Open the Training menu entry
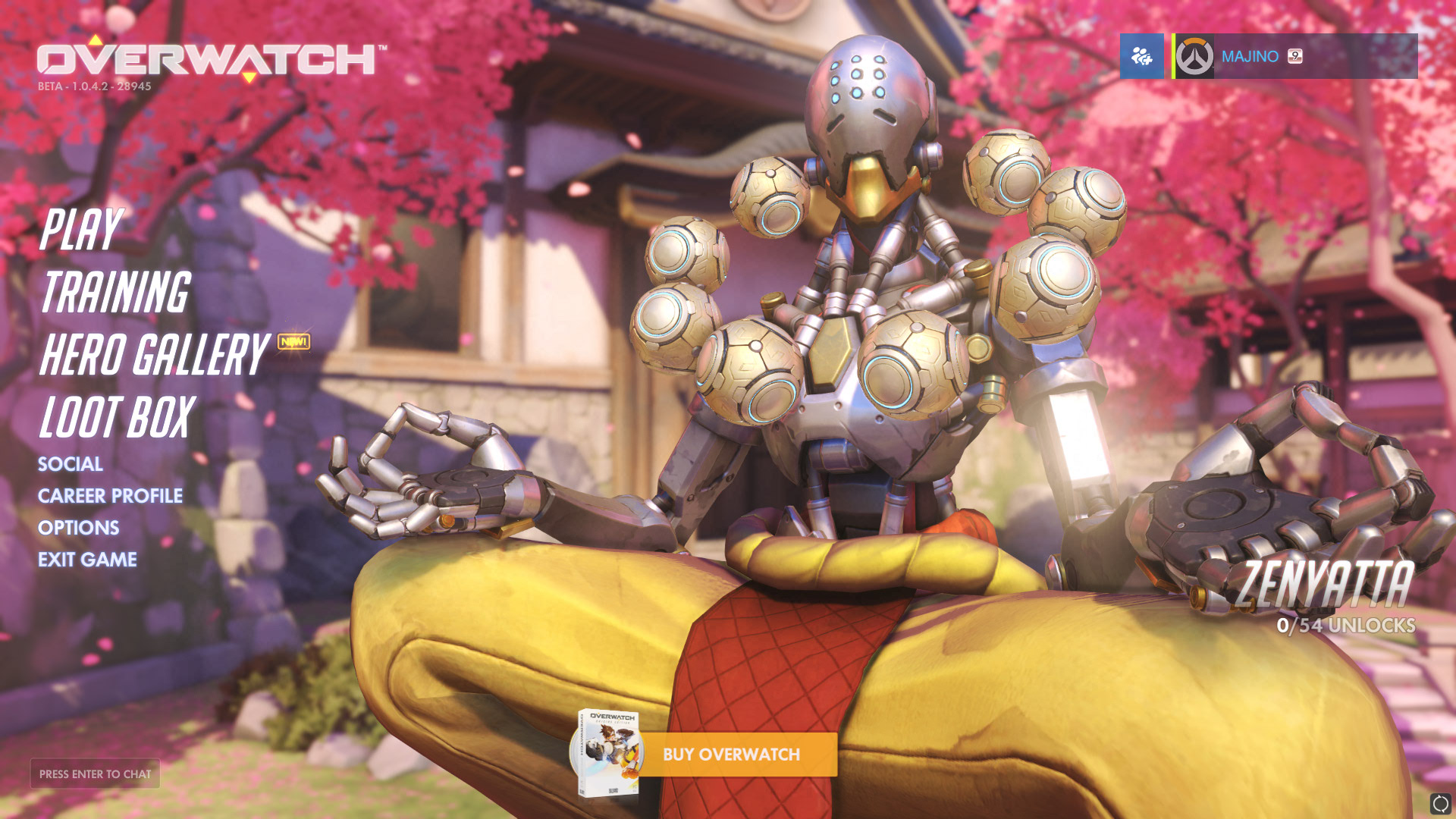The width and height of the screenshot is (1456, 819). pyautogui.click(x=115, y=292)
